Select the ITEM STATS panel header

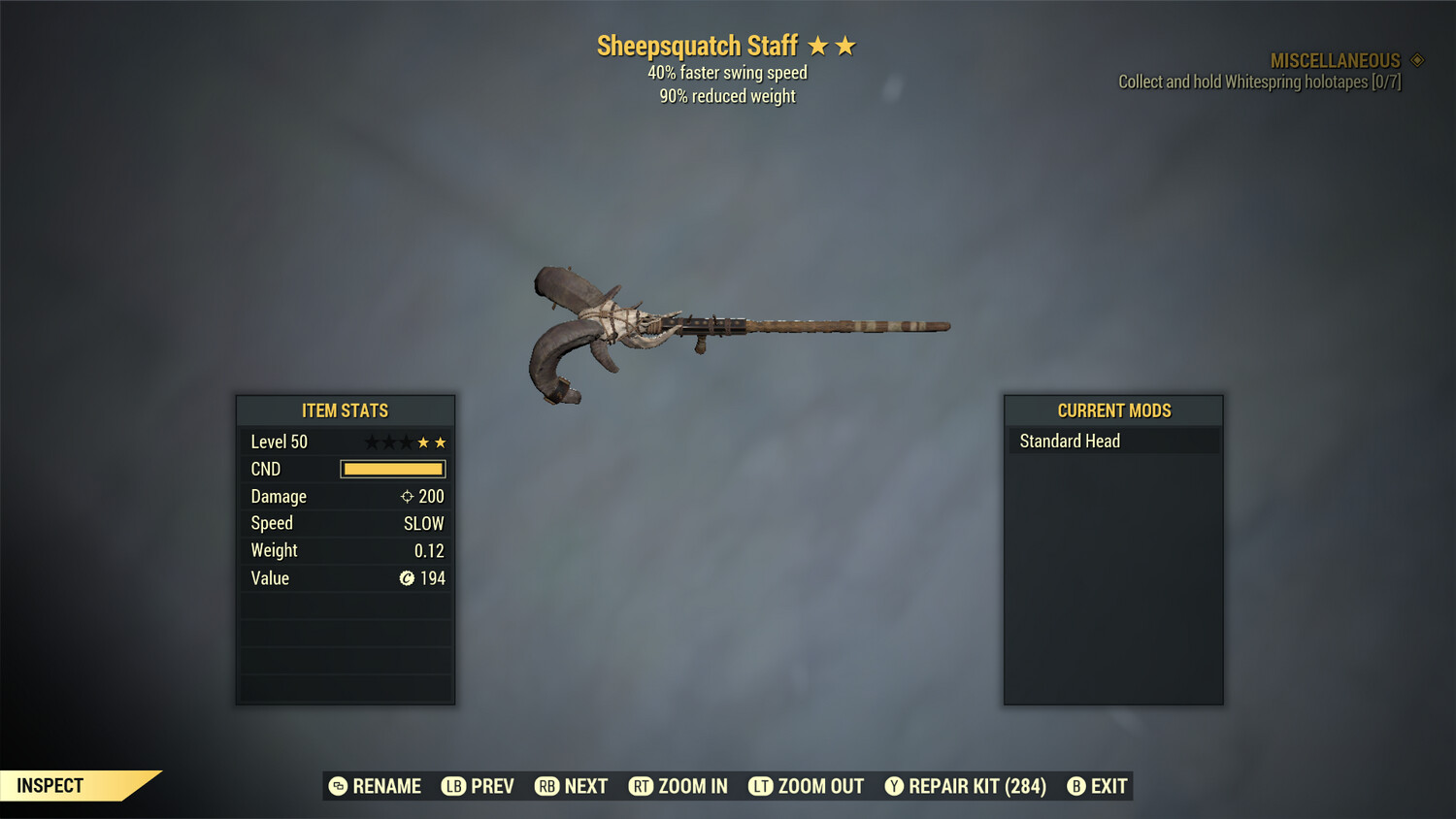point(346,410)
